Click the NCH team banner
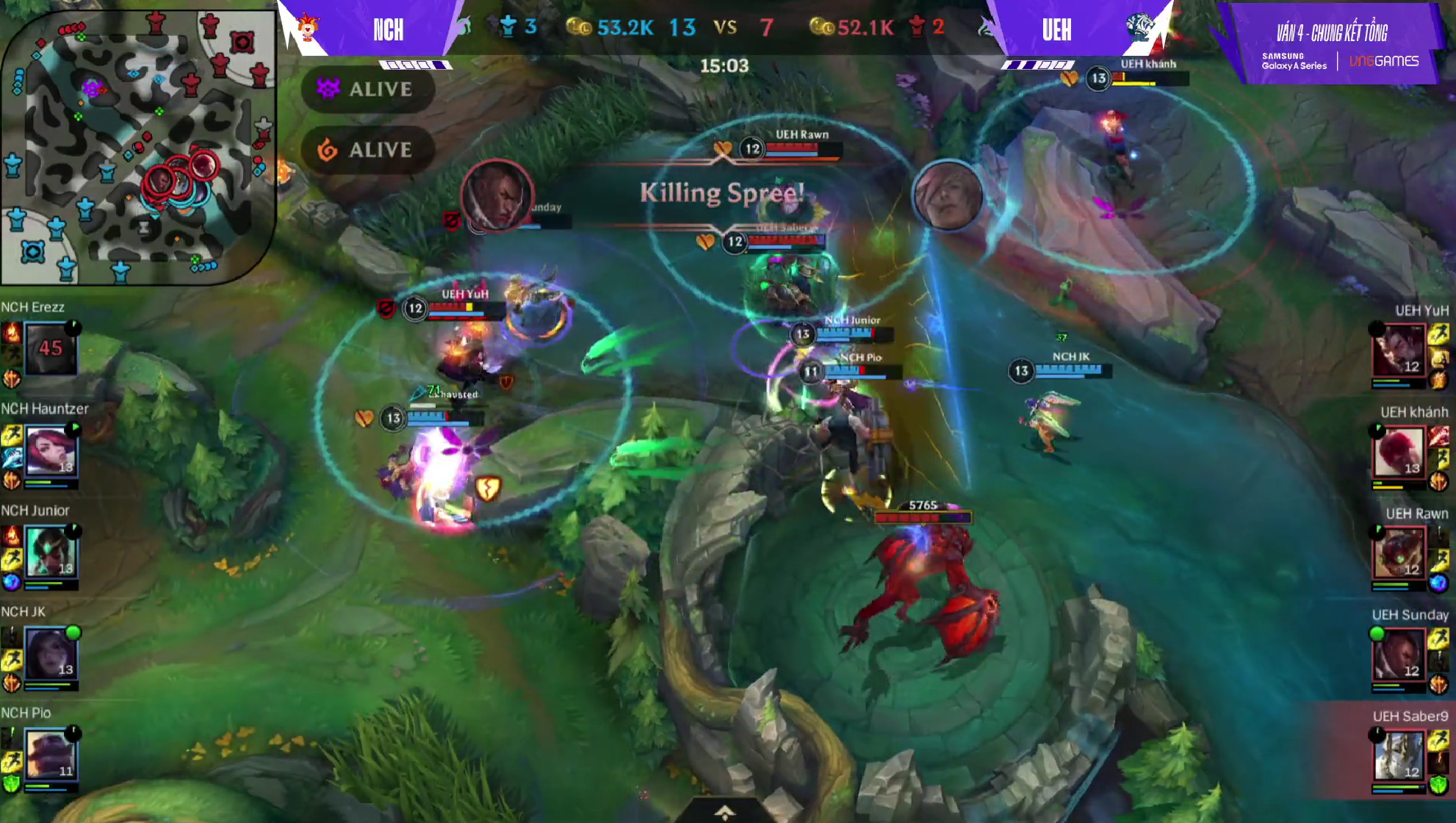1456x823 pixels. point(388,30)
